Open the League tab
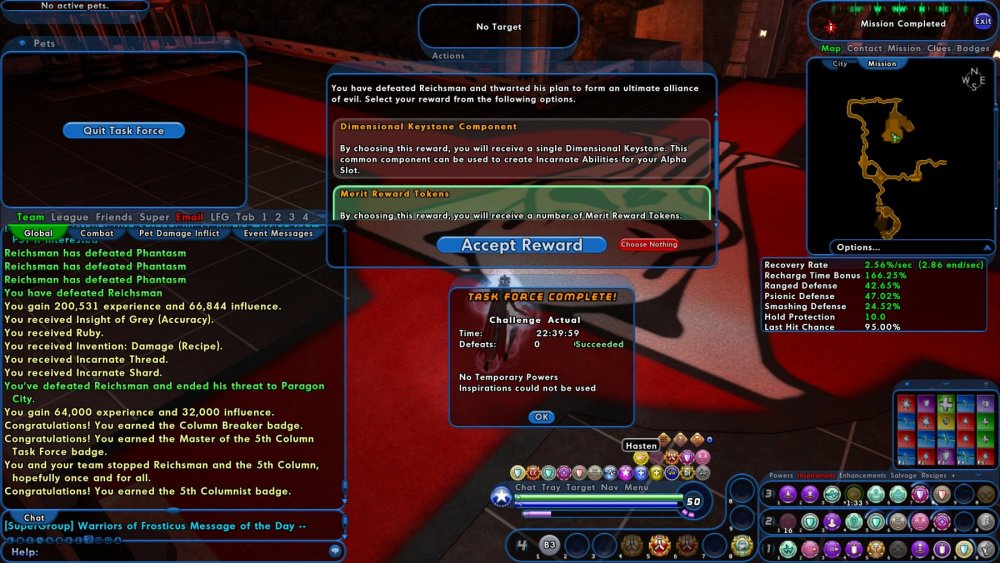Viewport: 1000px width, 563px height. 70,217
